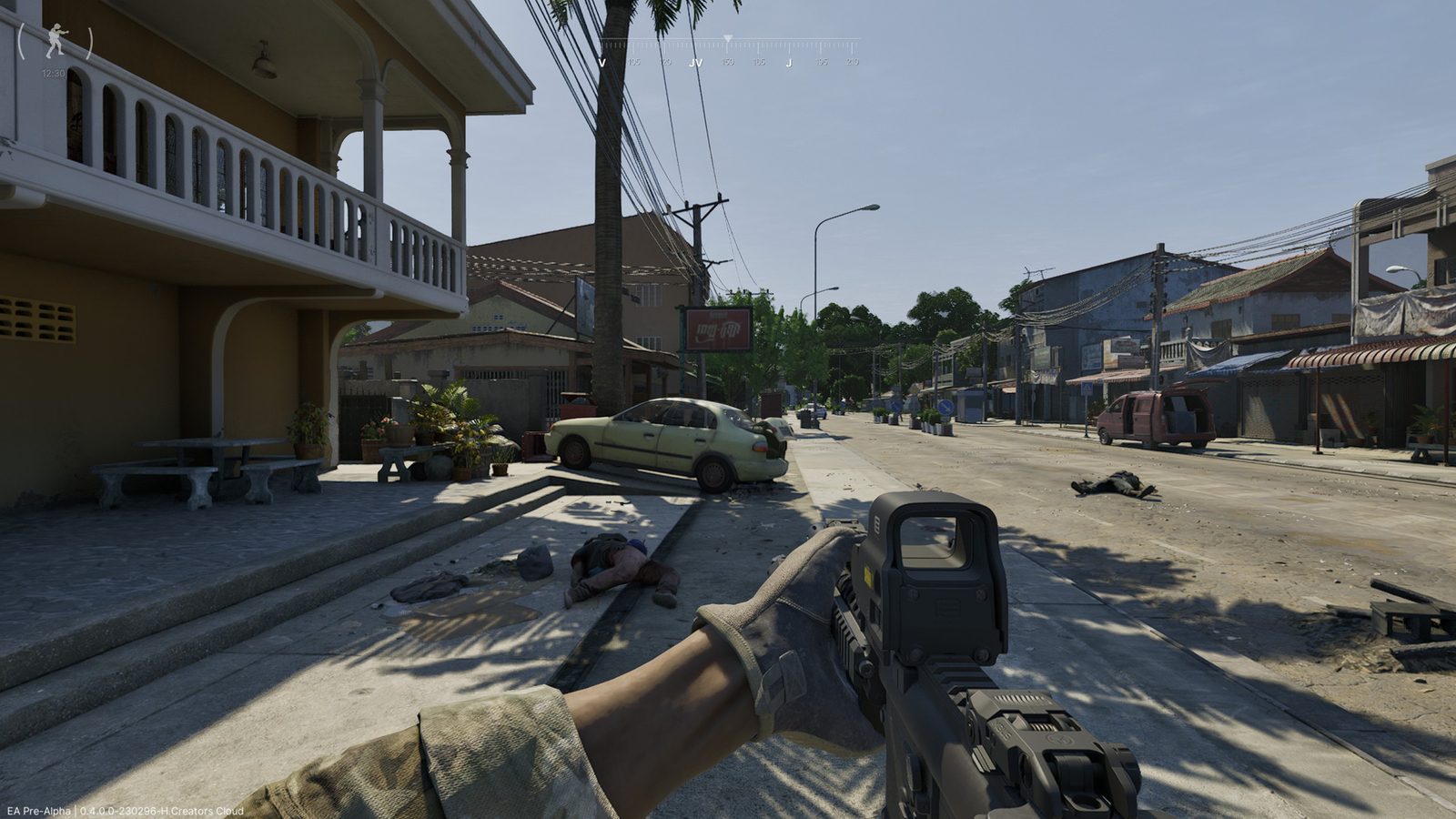This screenshot has width=1456, height=819.
Task: Click the 195 tick on the compass slider
Action: click(x=821, y=62)
